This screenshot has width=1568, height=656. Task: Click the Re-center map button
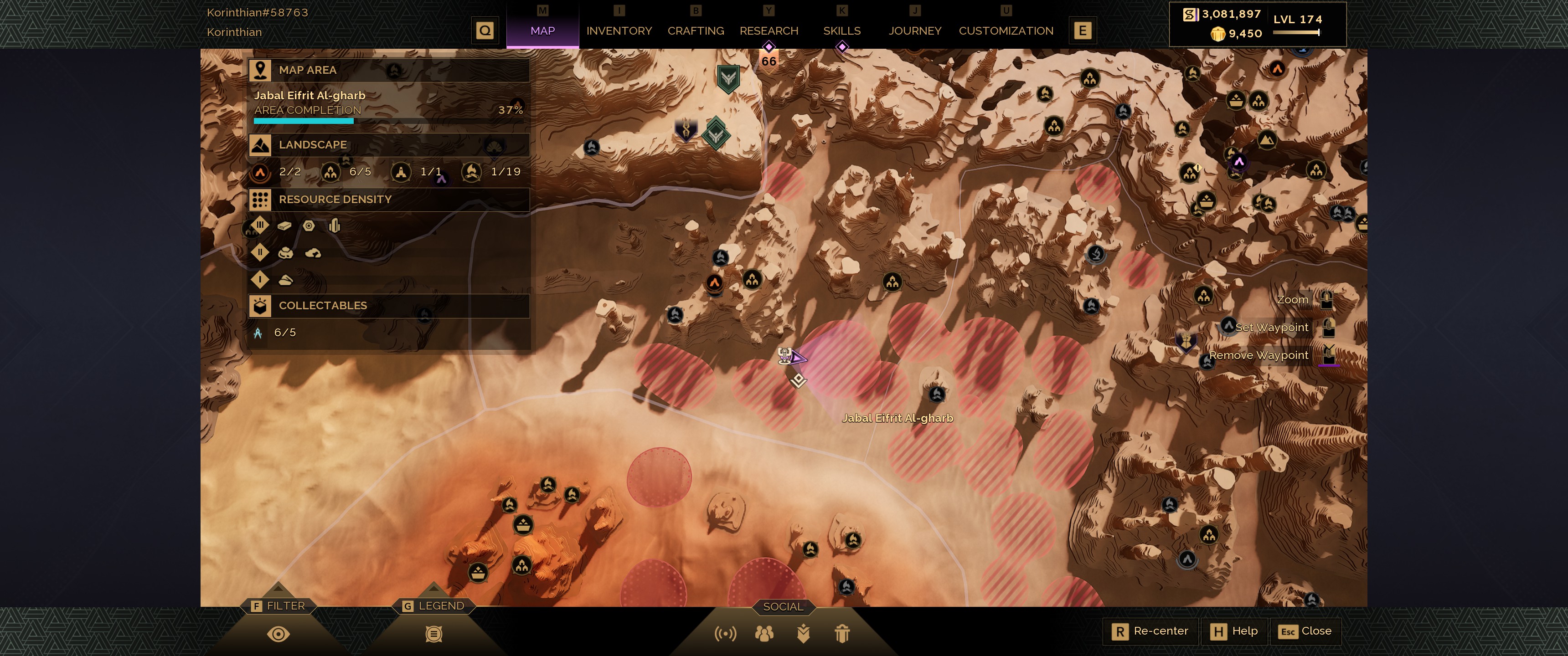1150,631
